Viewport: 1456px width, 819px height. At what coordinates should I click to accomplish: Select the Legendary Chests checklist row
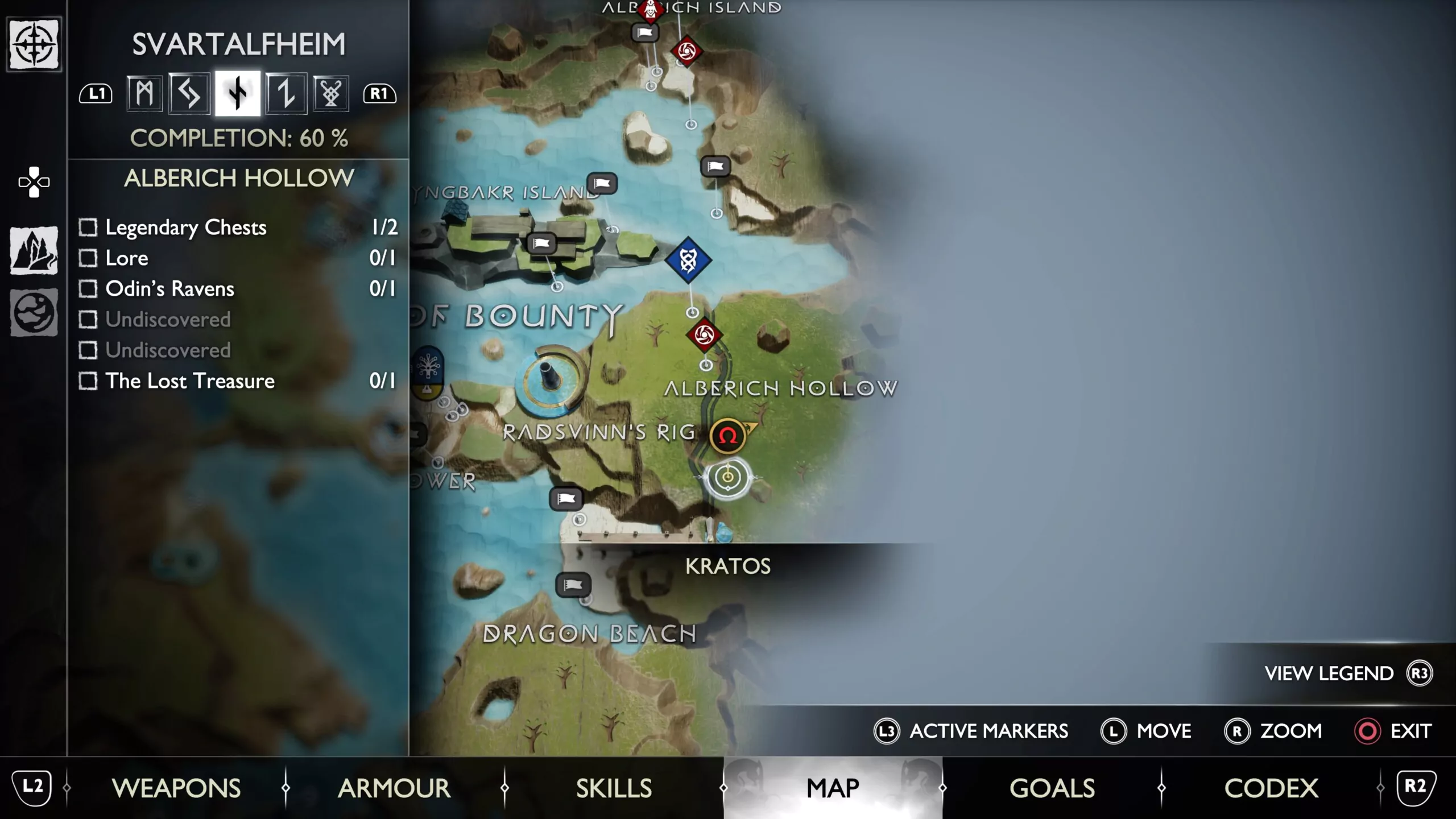238,227
